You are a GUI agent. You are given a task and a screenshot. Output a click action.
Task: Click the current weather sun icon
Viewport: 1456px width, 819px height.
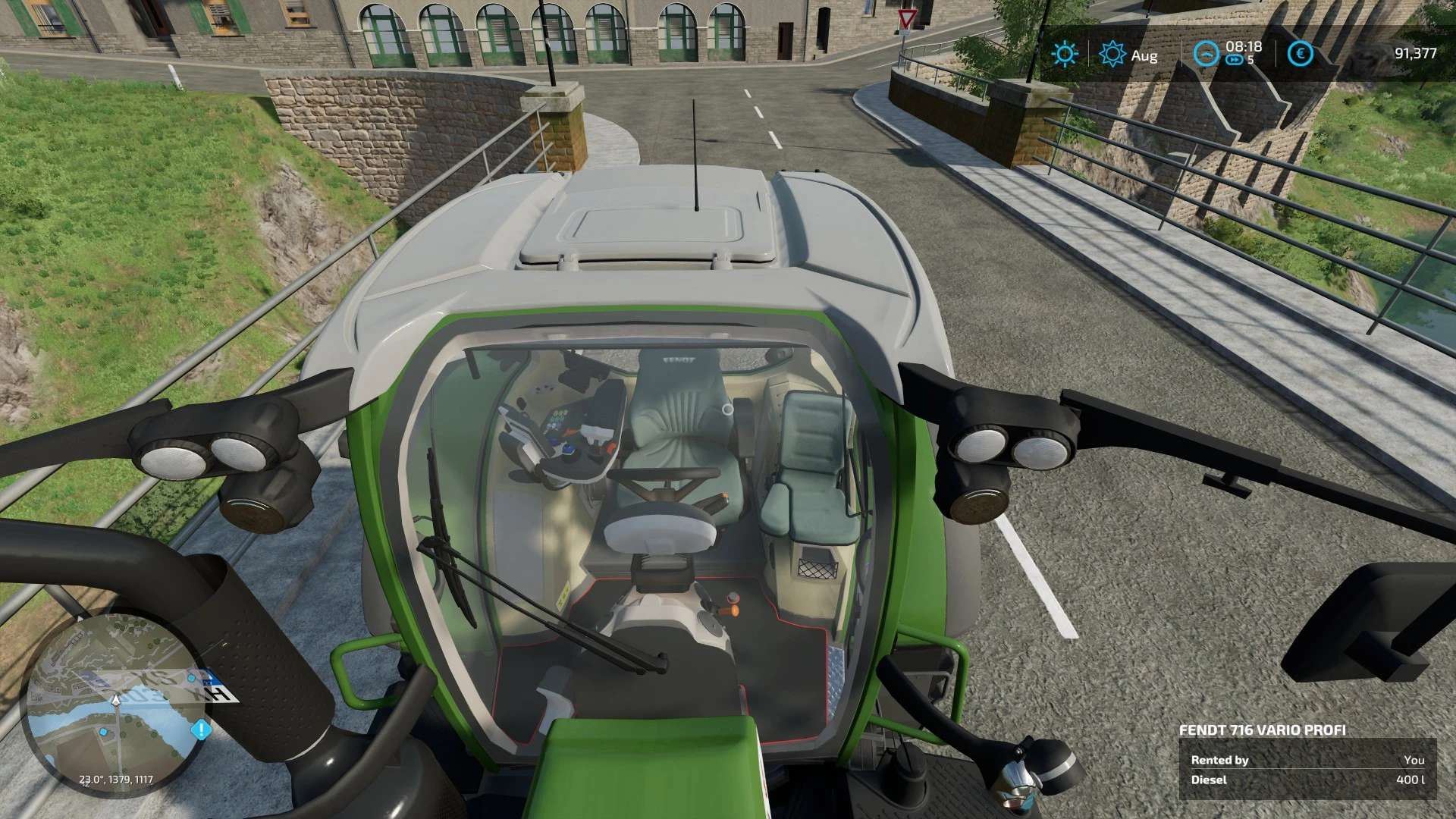(1064, 54)
